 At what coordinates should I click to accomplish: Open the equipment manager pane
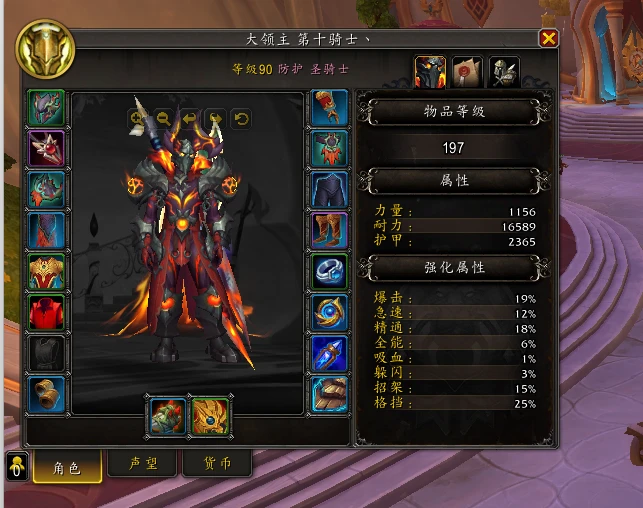point(503,71)
